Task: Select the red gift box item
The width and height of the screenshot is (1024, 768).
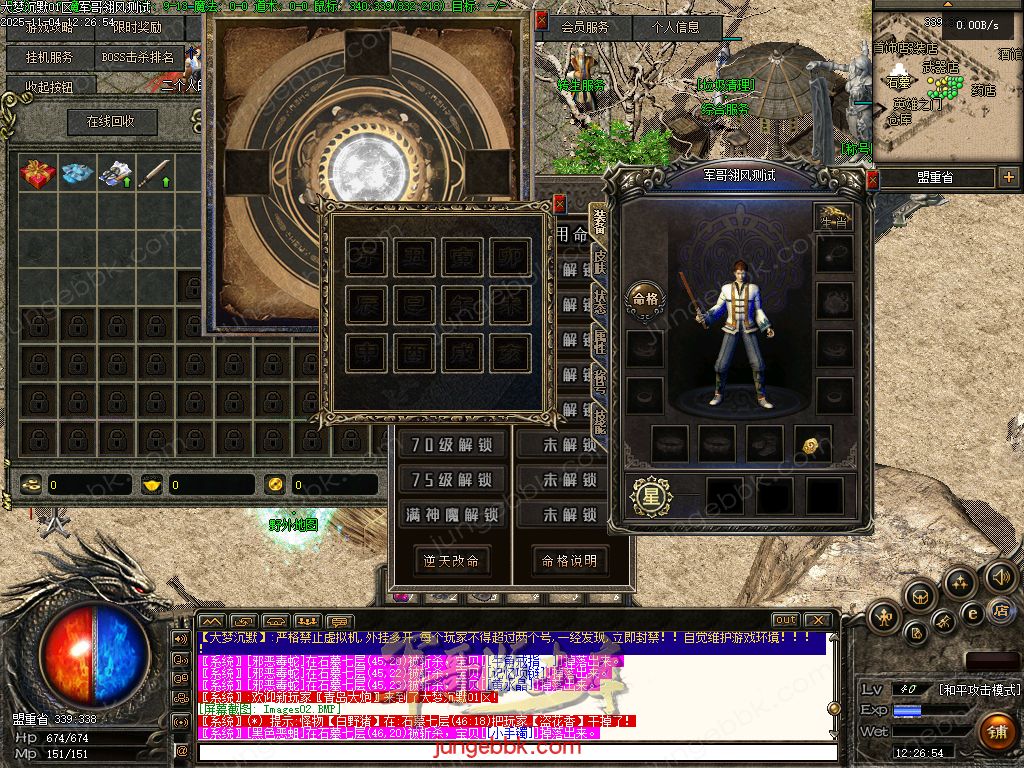Action: 38,174
